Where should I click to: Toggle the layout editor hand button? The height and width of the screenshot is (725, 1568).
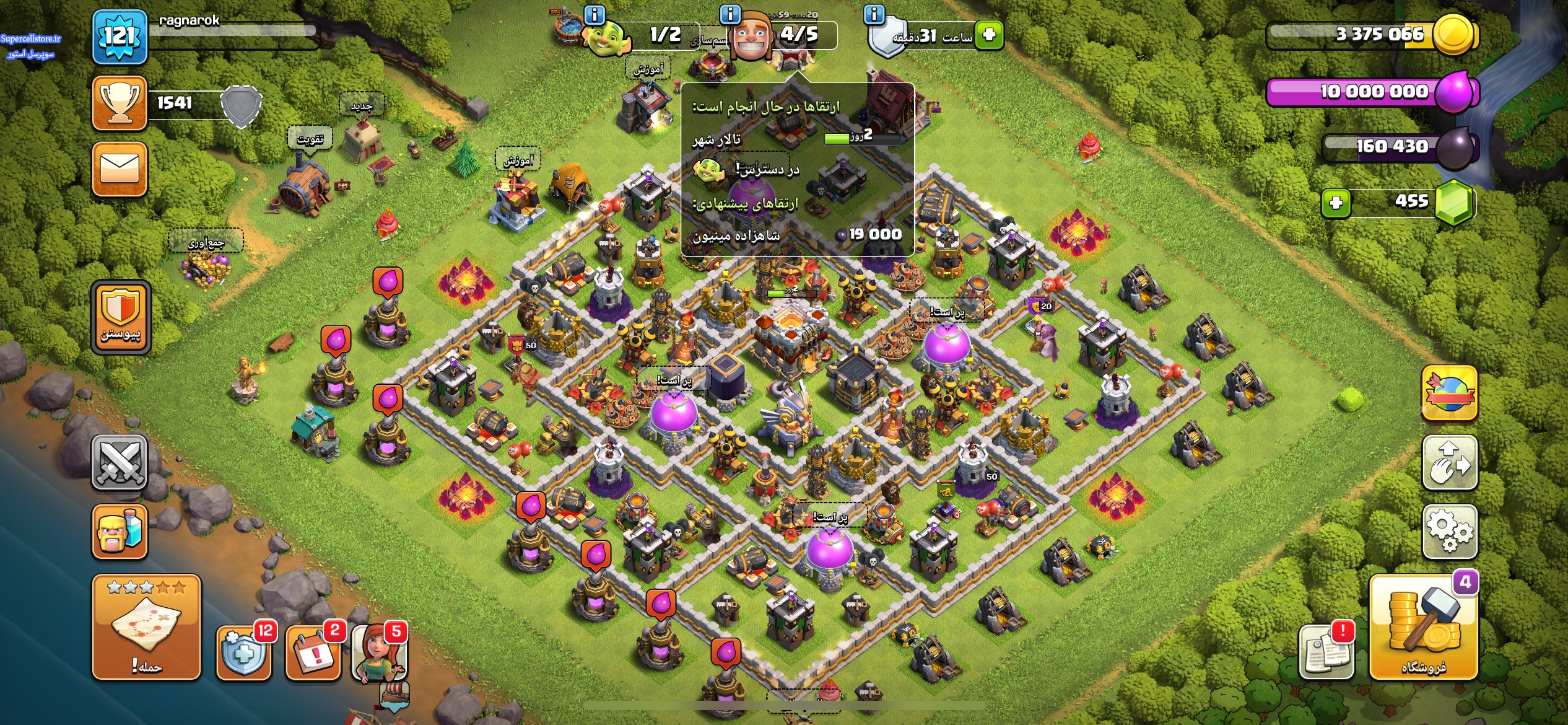point(1449,462)
